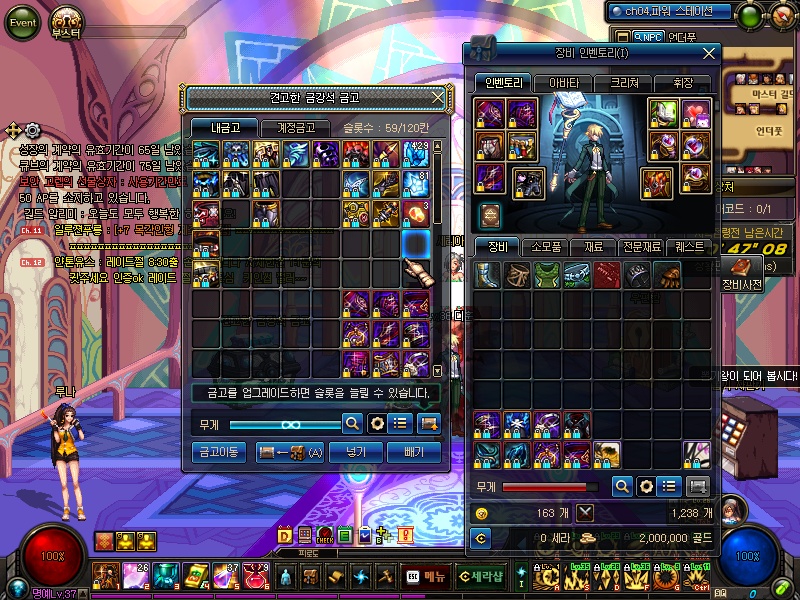Close the equipment inventory window
Viewport: 800px width, 600px height.
[709, 53]
